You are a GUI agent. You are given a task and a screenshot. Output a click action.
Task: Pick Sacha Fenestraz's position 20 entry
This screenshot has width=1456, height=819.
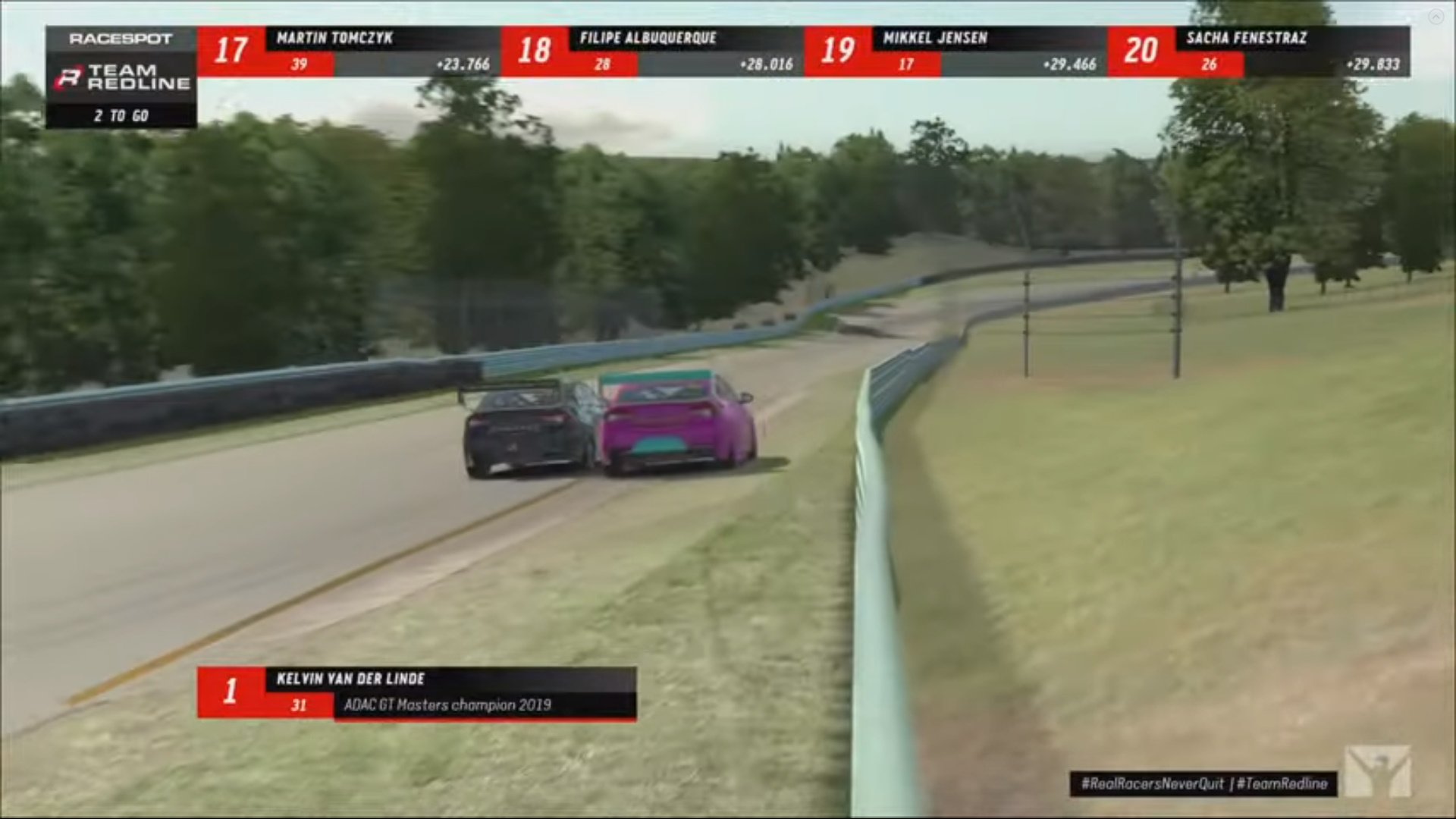click(1258, 51)
